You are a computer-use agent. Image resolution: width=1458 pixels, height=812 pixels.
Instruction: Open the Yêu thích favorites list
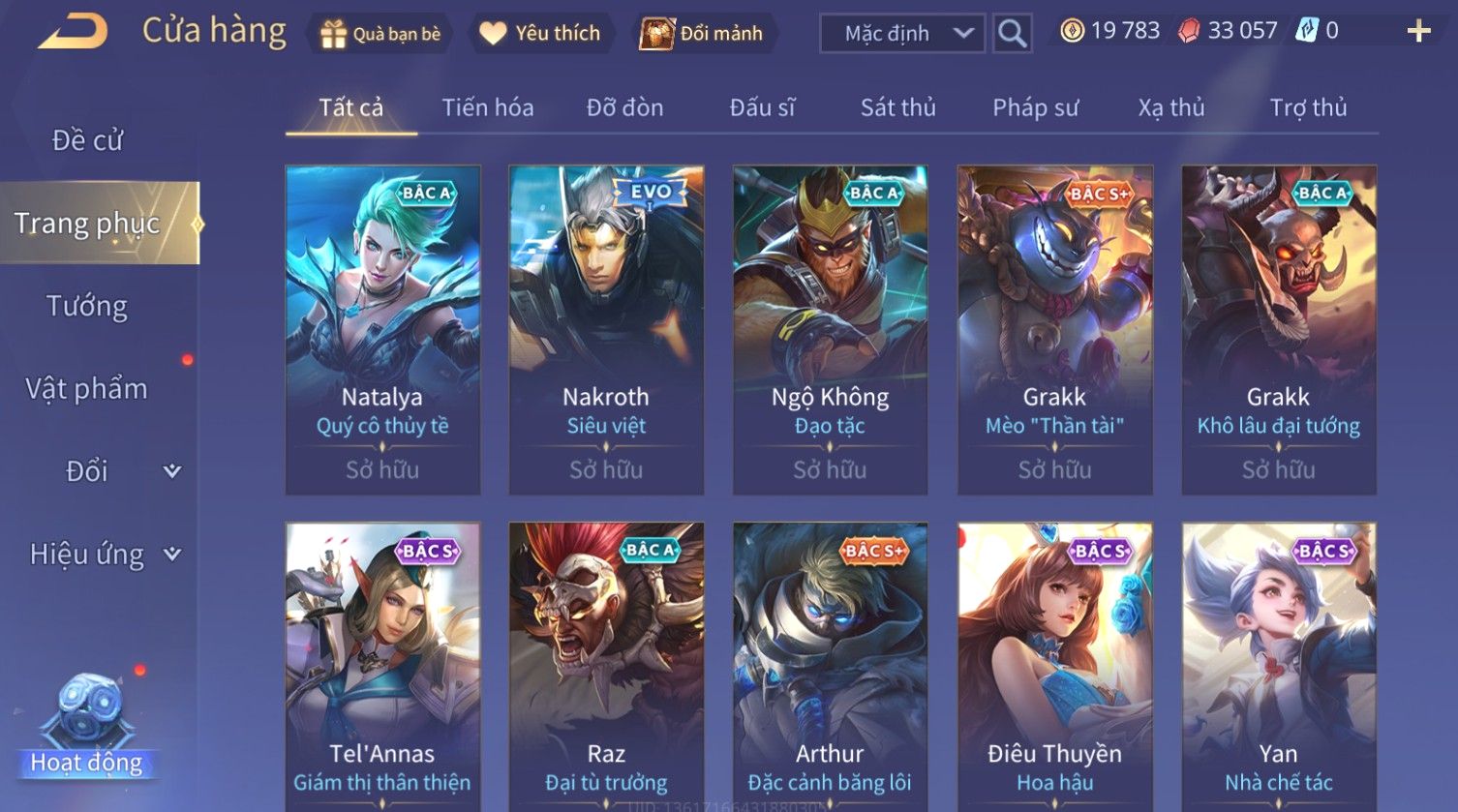541,34
